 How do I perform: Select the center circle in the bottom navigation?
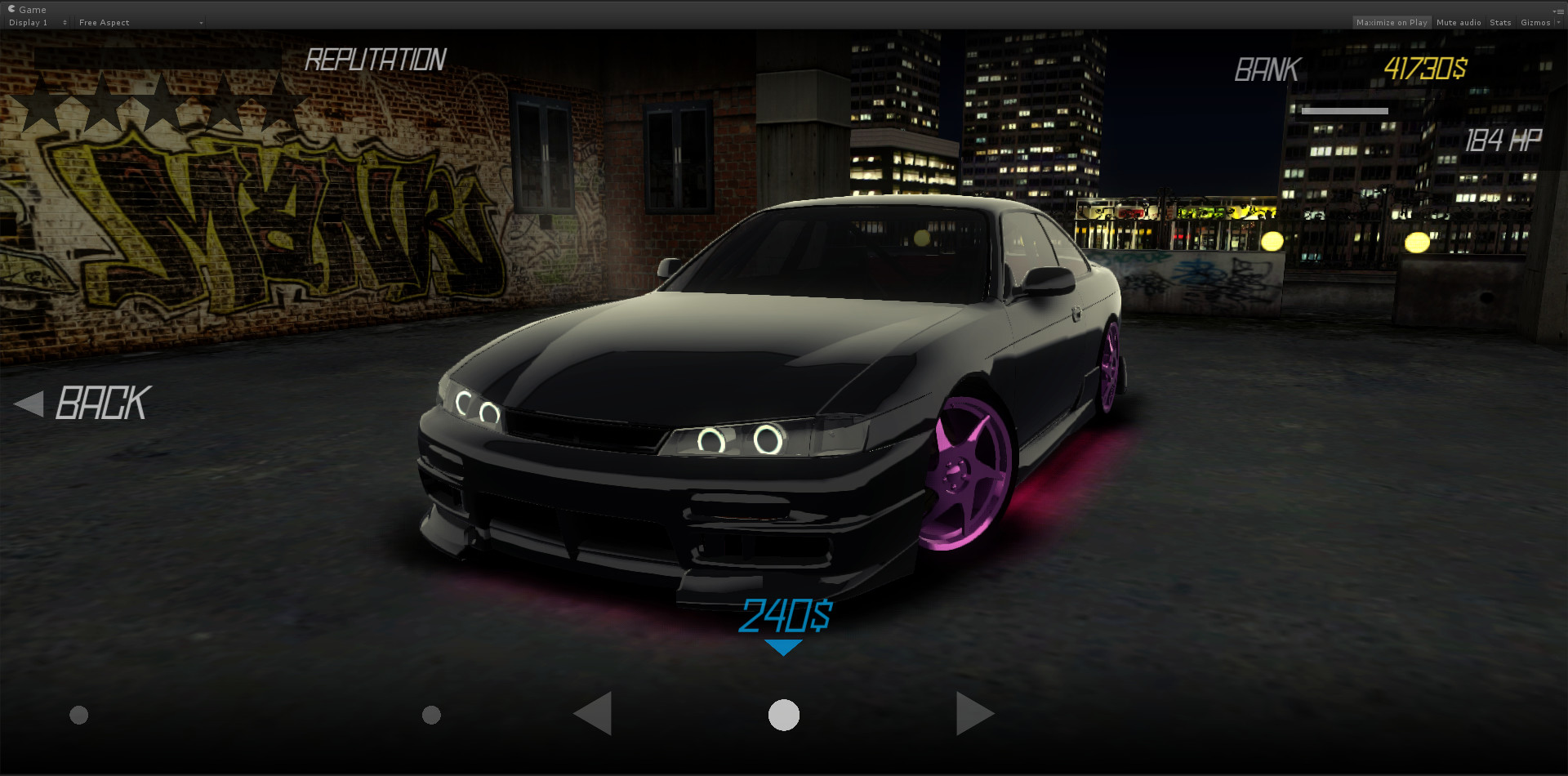click(783, 715)
